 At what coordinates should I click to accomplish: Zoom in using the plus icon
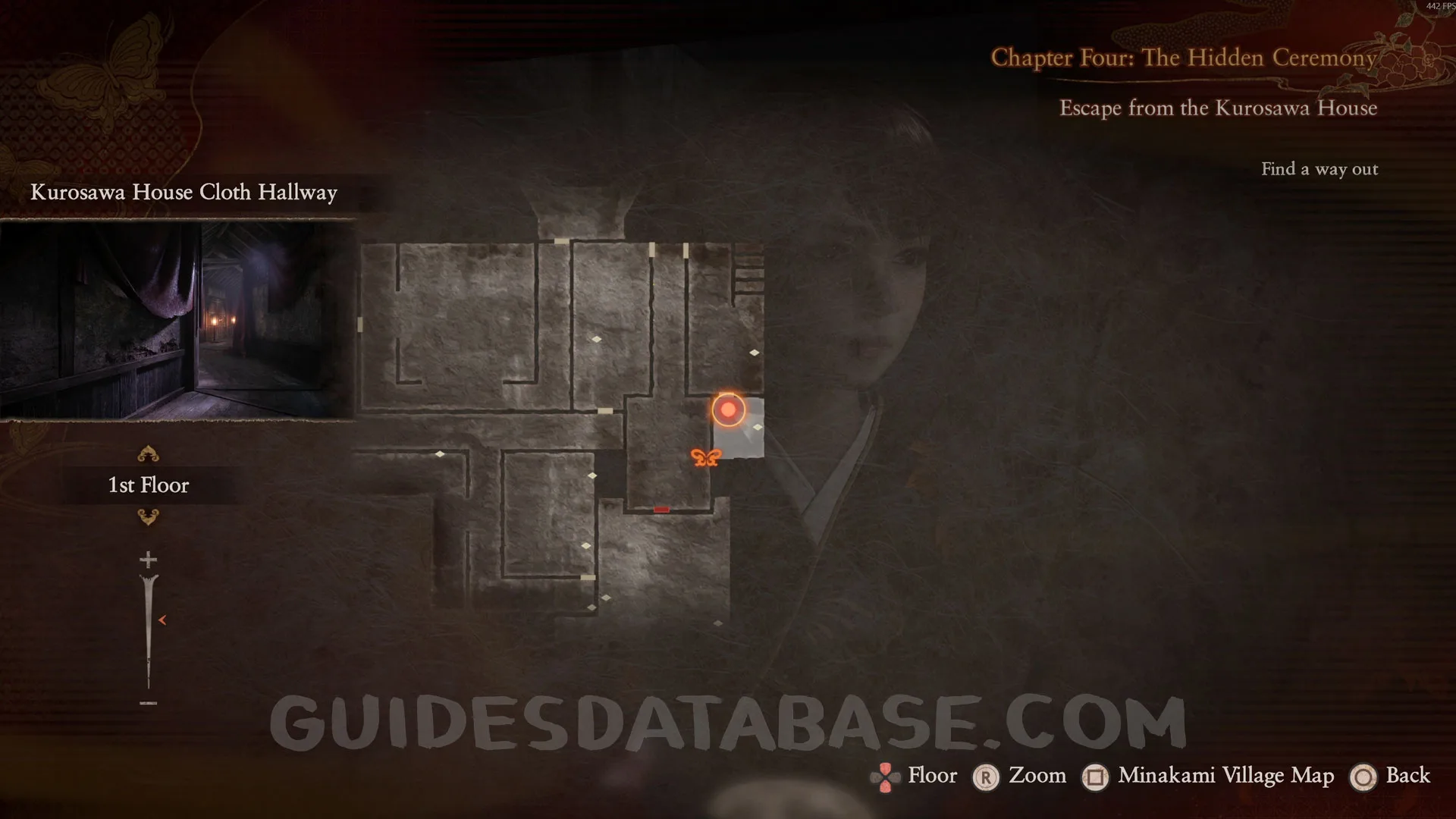coord(148,560)
